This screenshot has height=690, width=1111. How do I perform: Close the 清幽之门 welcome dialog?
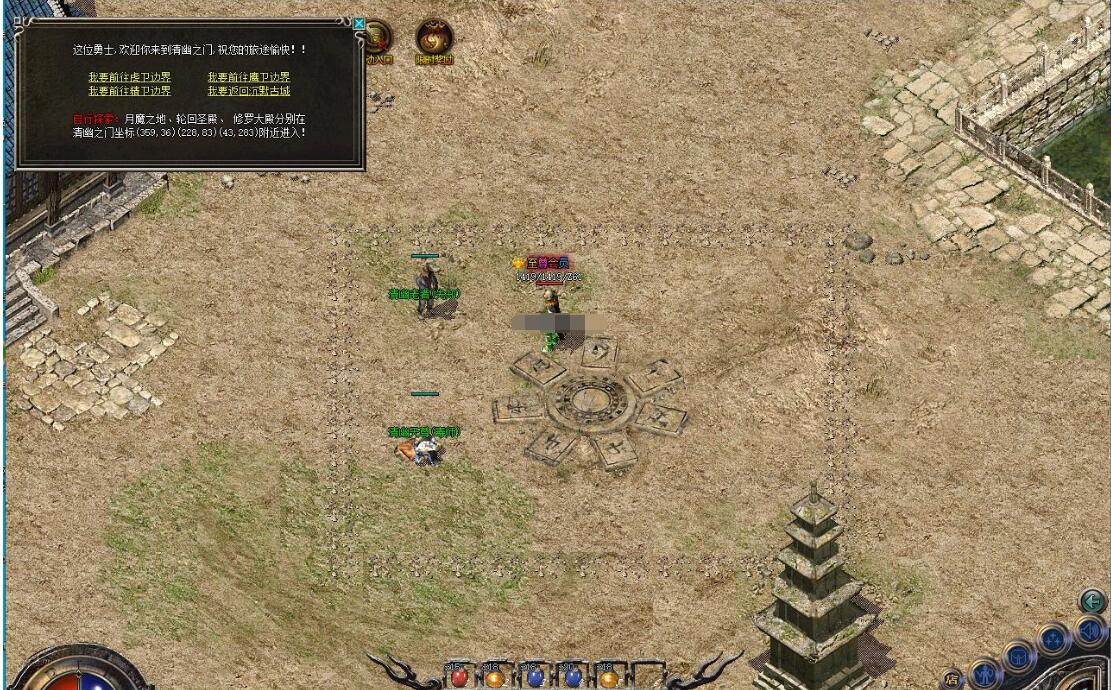pos(359,23)
